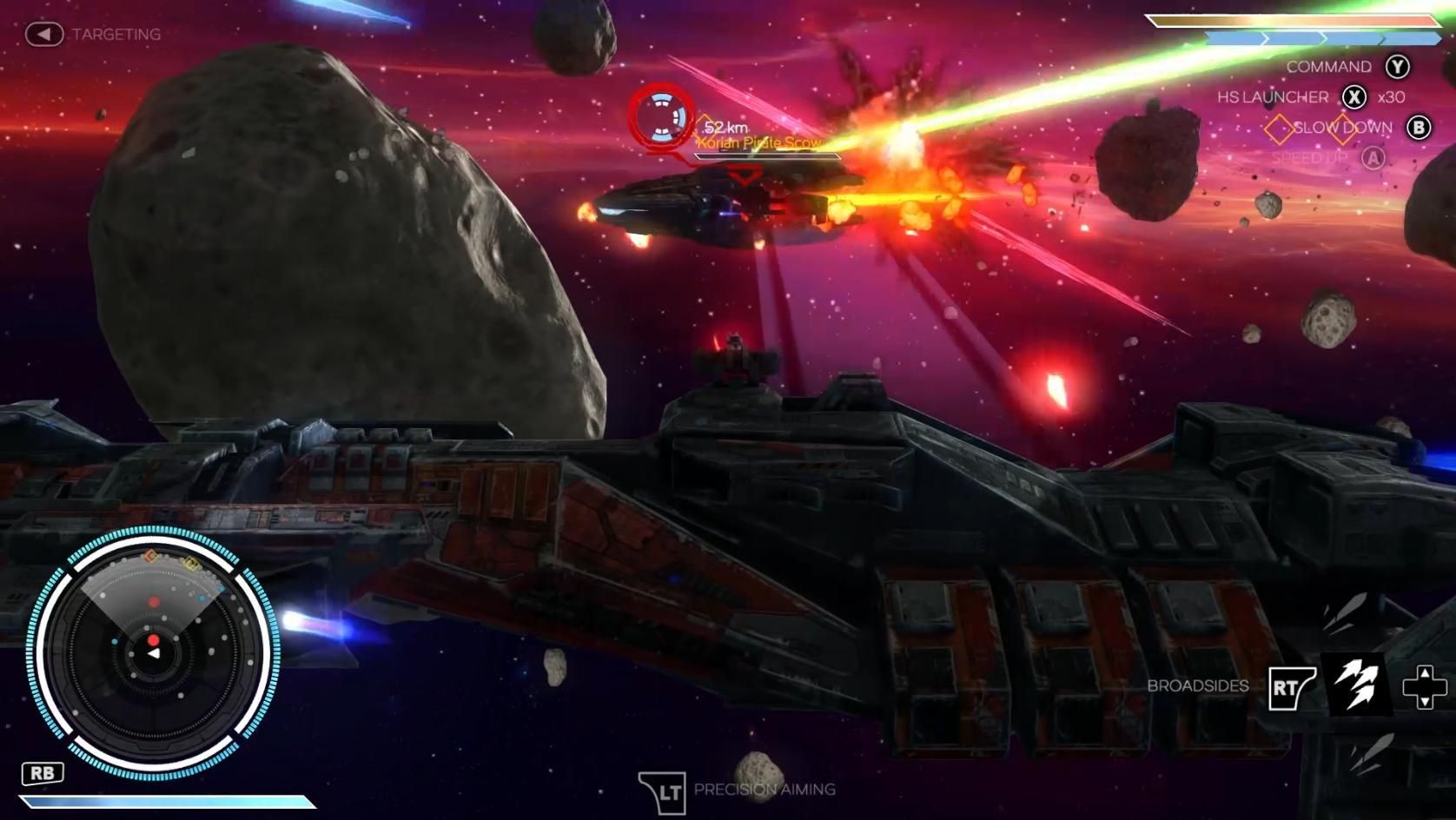Click the circular radar minimap
1456x820 pixels.
coord(154,651)
